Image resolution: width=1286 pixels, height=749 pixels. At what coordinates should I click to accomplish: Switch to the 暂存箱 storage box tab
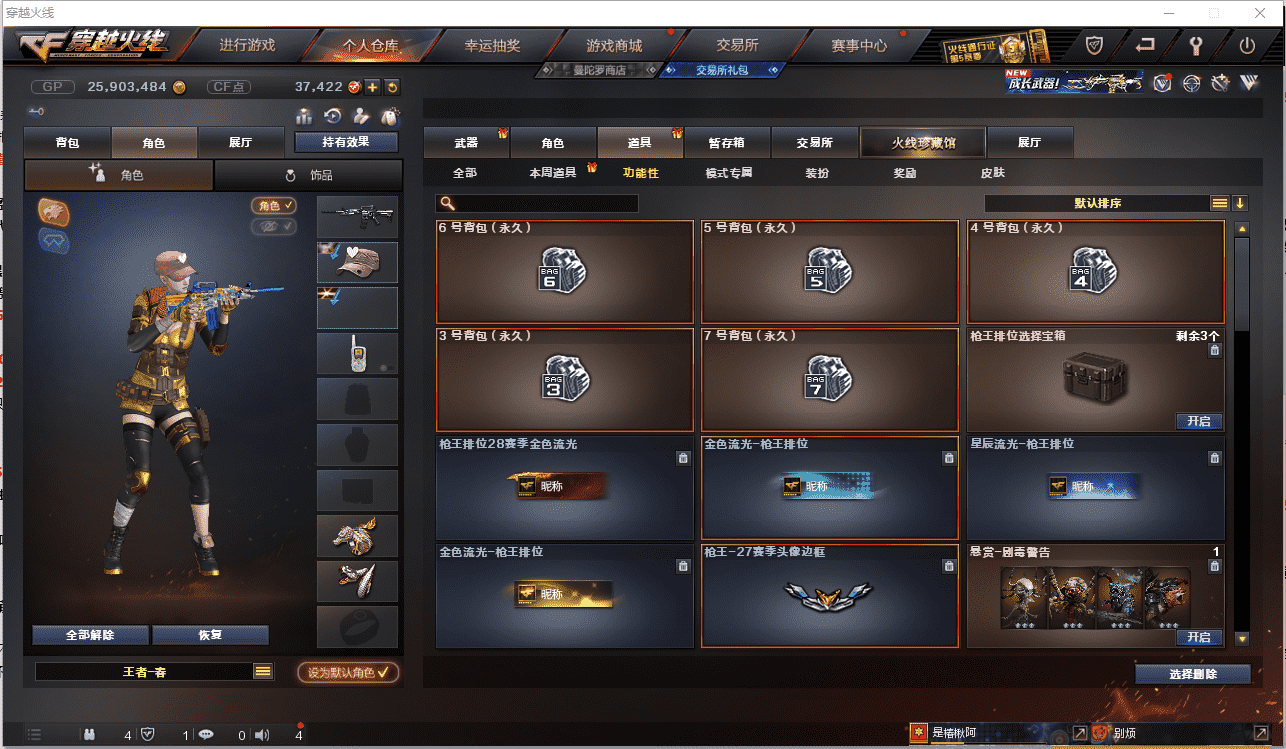coord(726,143)
